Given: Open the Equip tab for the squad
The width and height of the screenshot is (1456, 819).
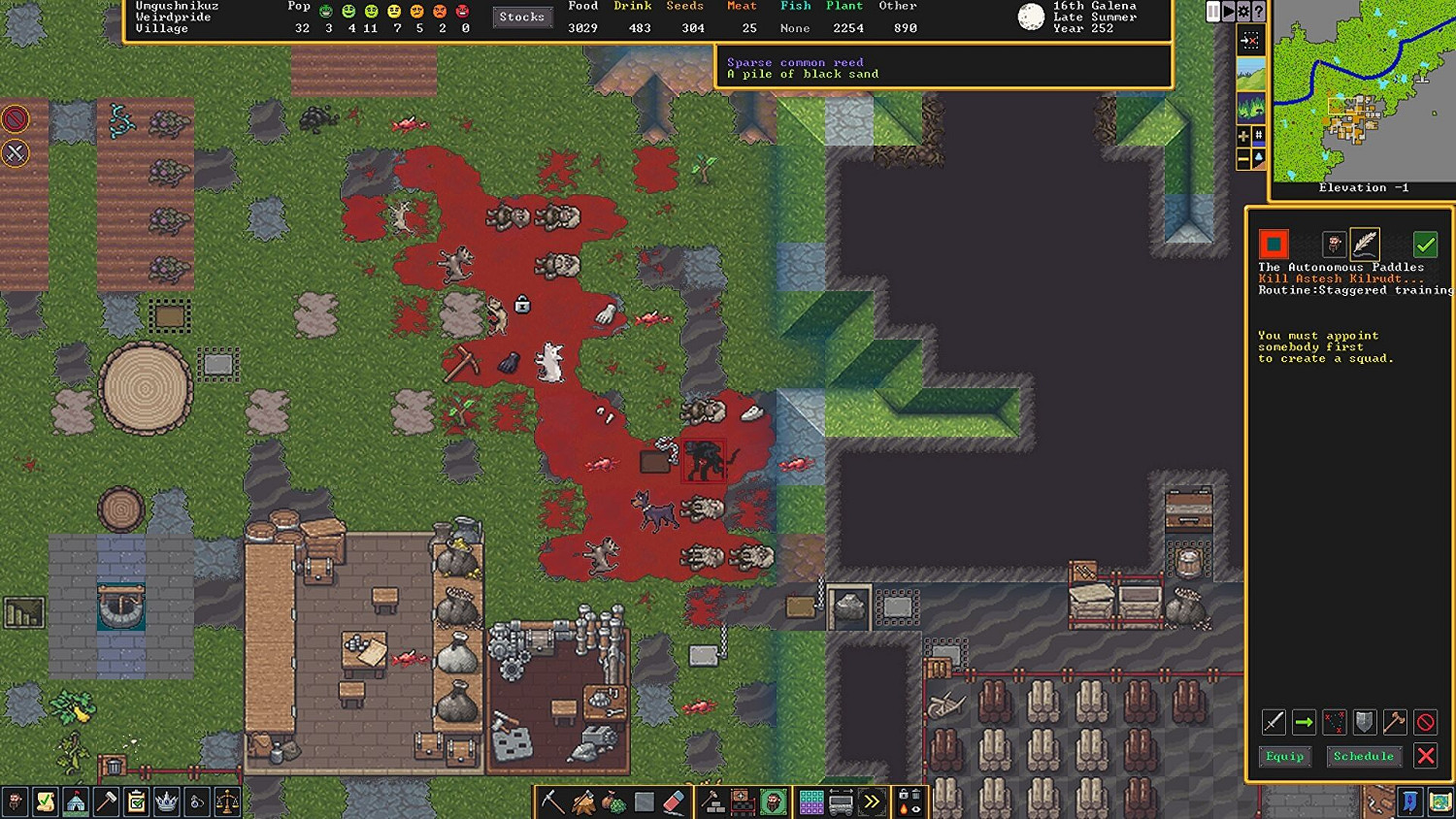Looking at the screenshot, I should coord(1284,756).
